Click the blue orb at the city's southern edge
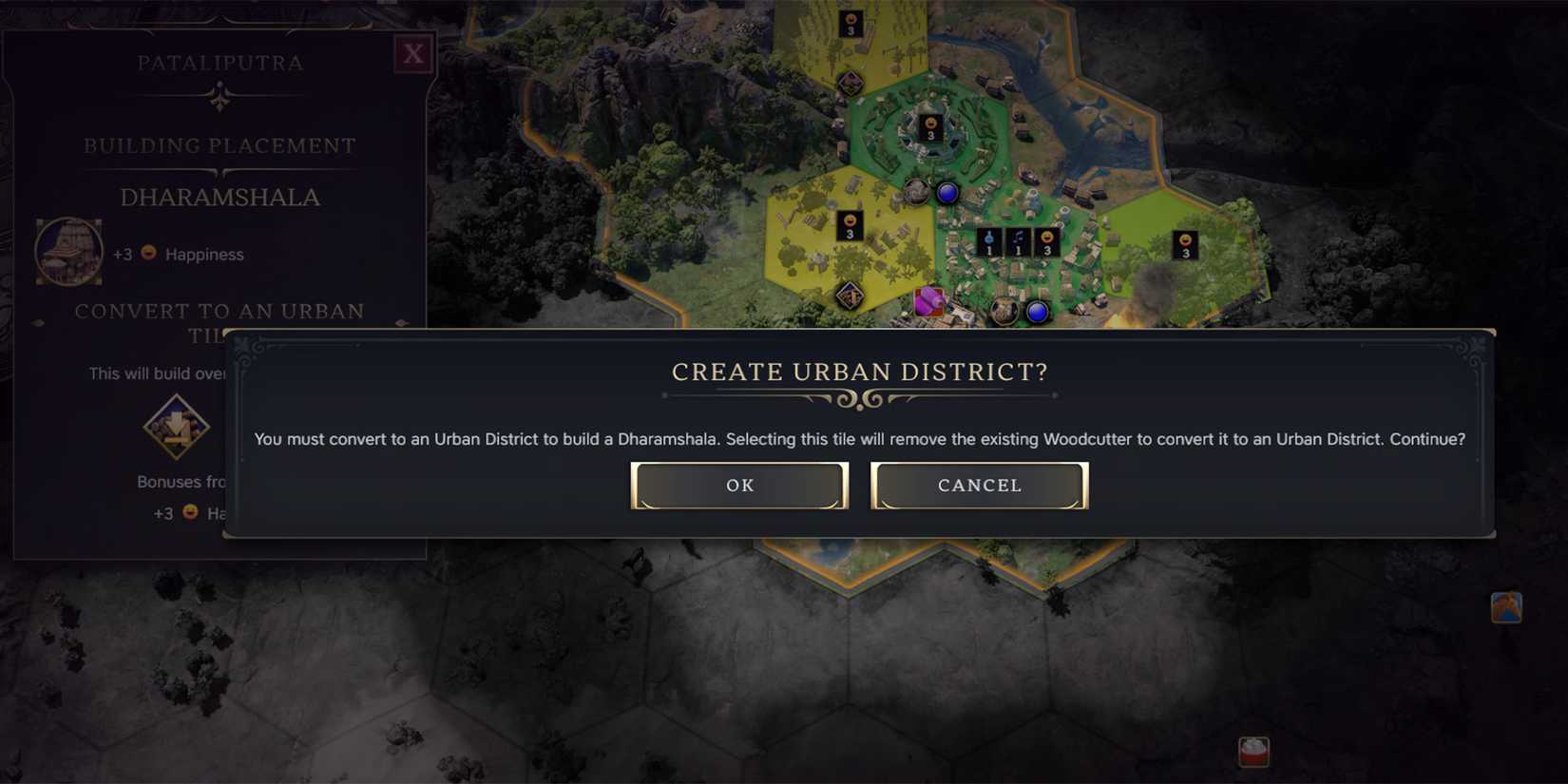This screenshot has height=784, width=1568. point(1037,310)
